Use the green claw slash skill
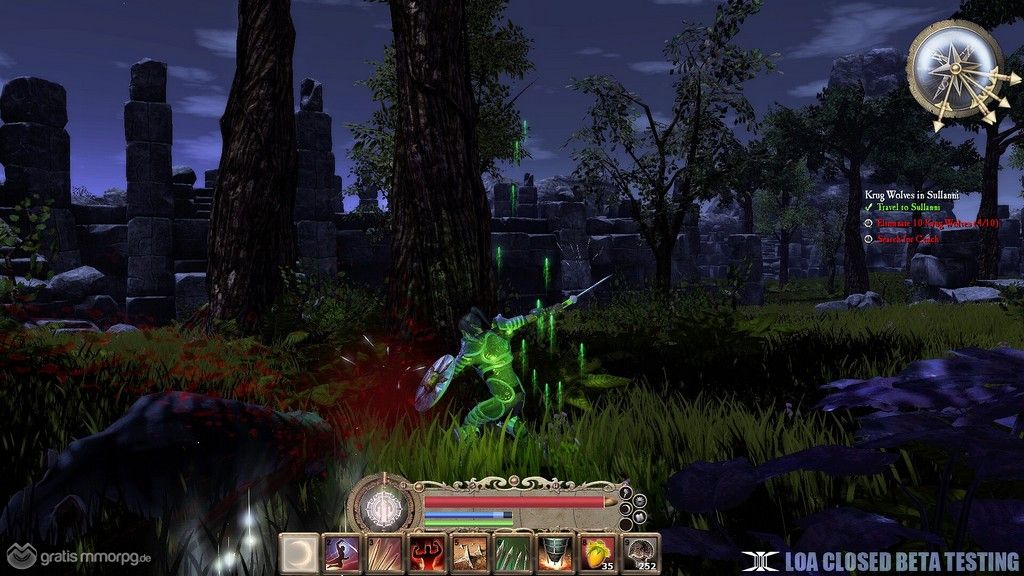The image size is (1024, 576). (x=512, y=552)
